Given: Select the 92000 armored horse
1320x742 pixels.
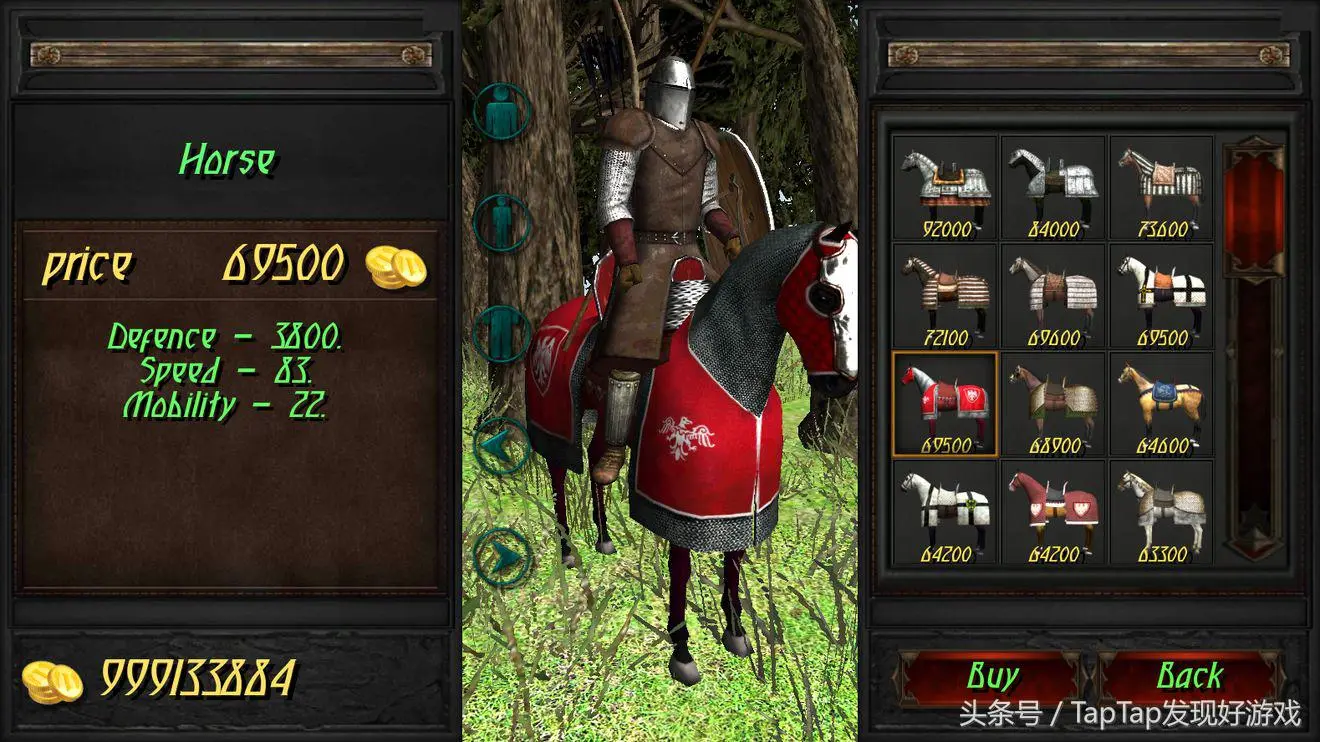Looking at the screenshot, I should (x=945, y=188).
